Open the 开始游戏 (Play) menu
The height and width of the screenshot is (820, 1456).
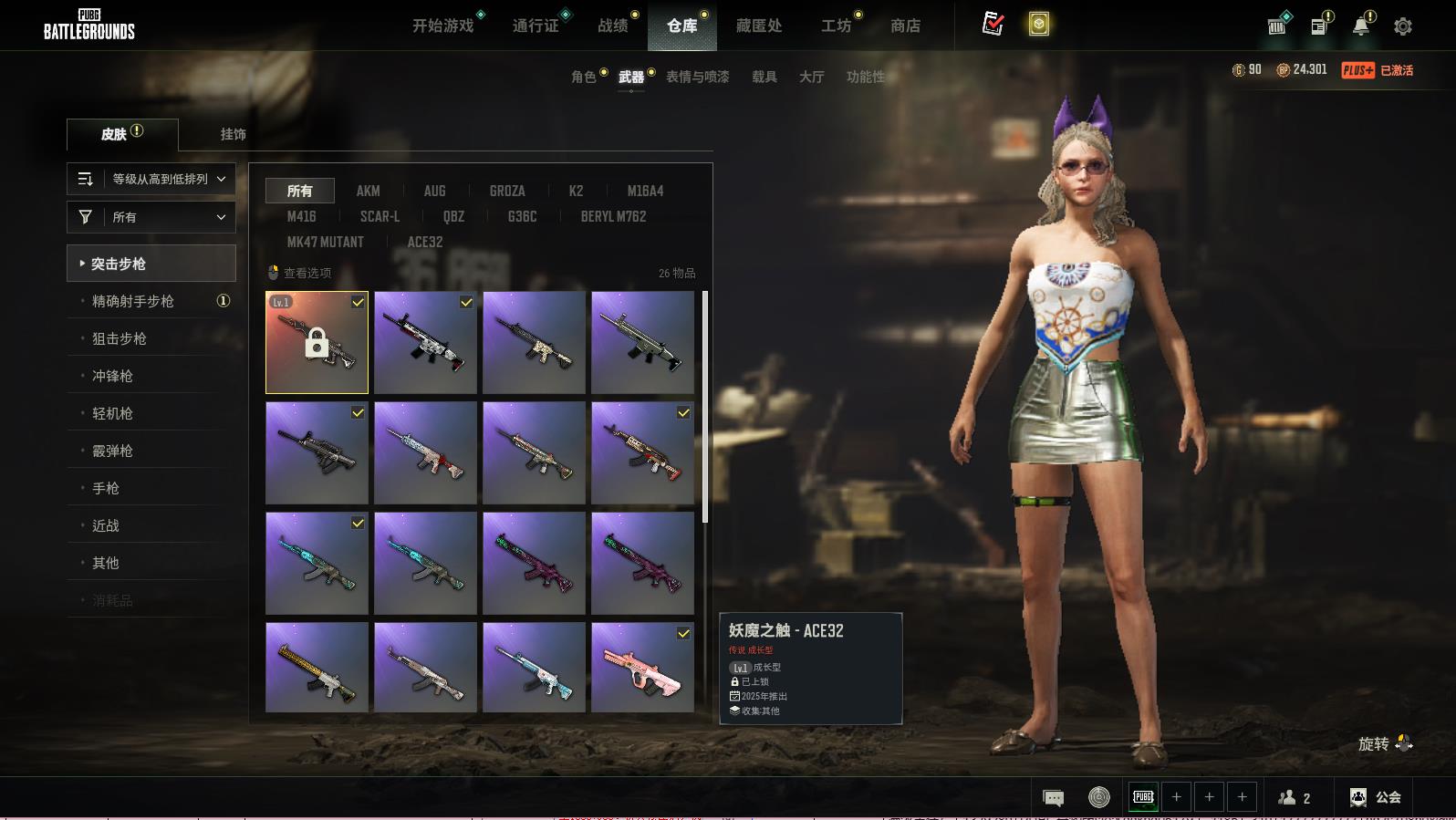[443, 26]
